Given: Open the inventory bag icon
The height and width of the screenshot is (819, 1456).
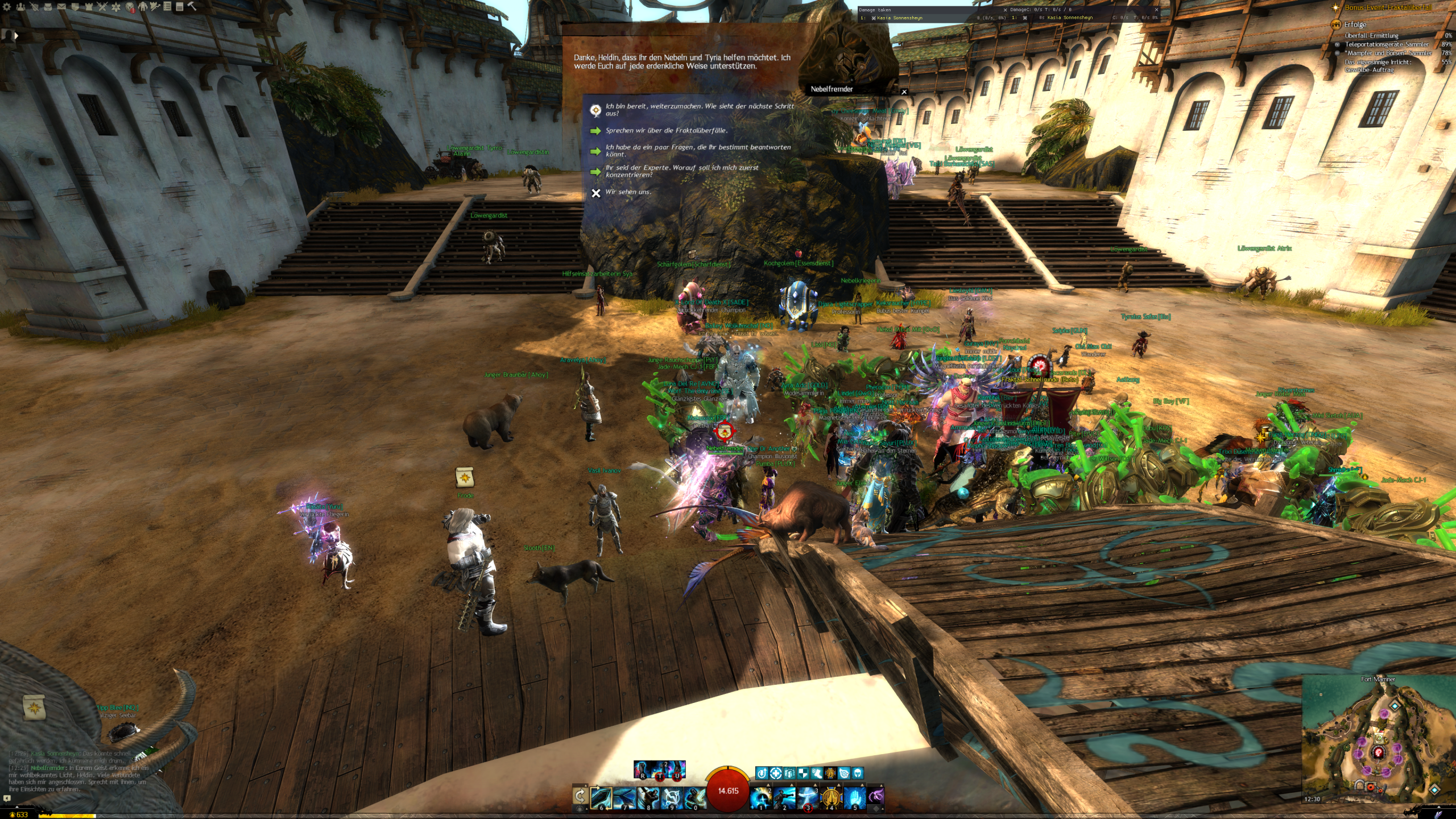Looking at the screenshot, I should [x=48, y=7].
